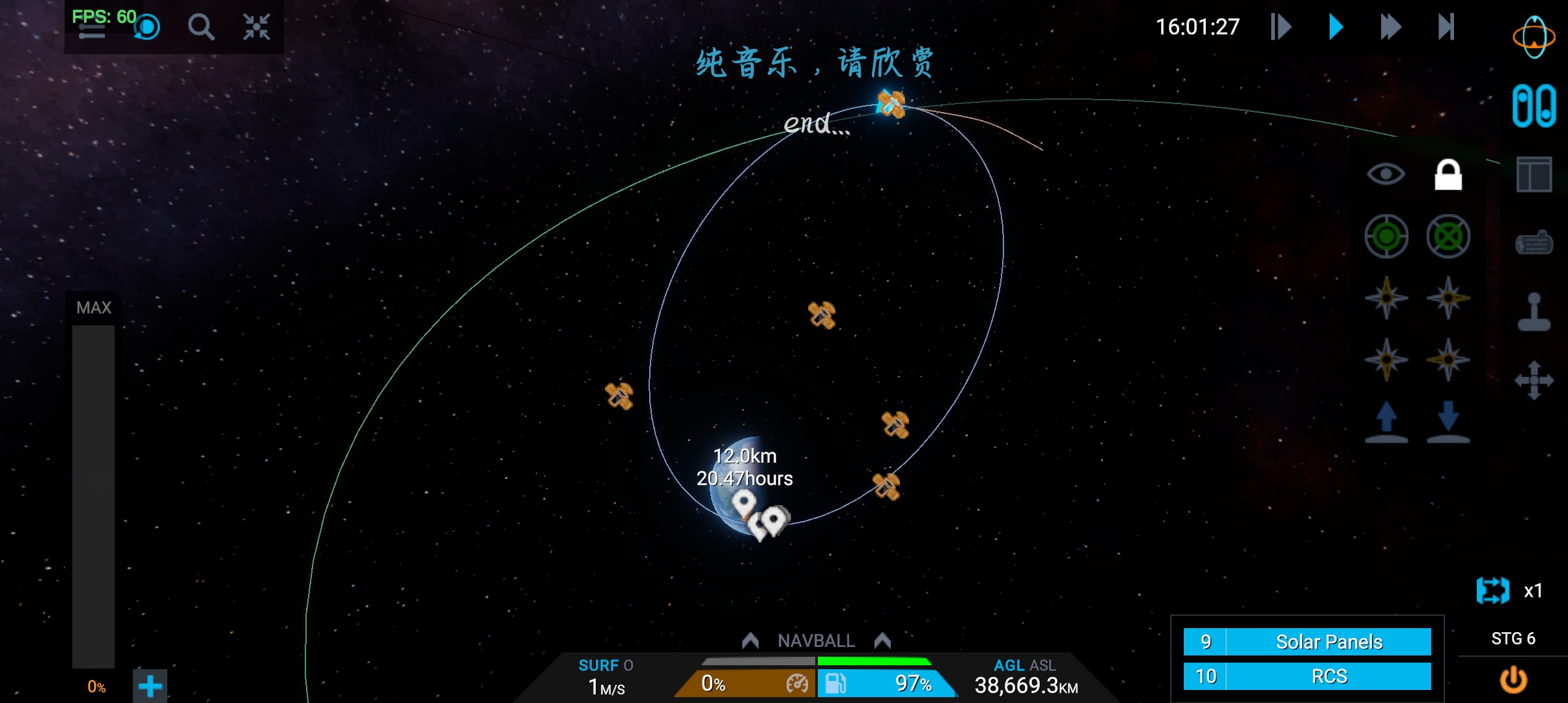
Task: Set normal time speed play button
Action: click(x=1336, y=27)
